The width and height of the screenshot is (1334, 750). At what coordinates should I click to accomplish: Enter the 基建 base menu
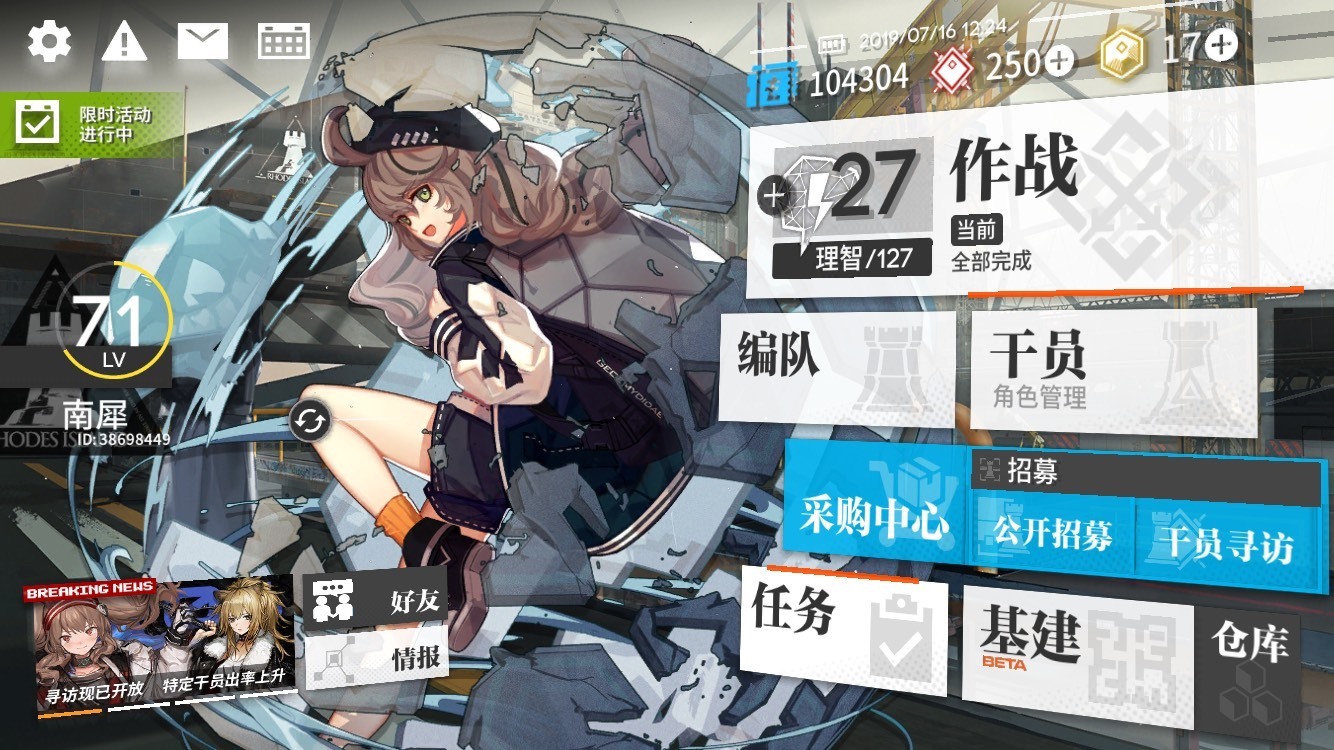click(1076, 641)
